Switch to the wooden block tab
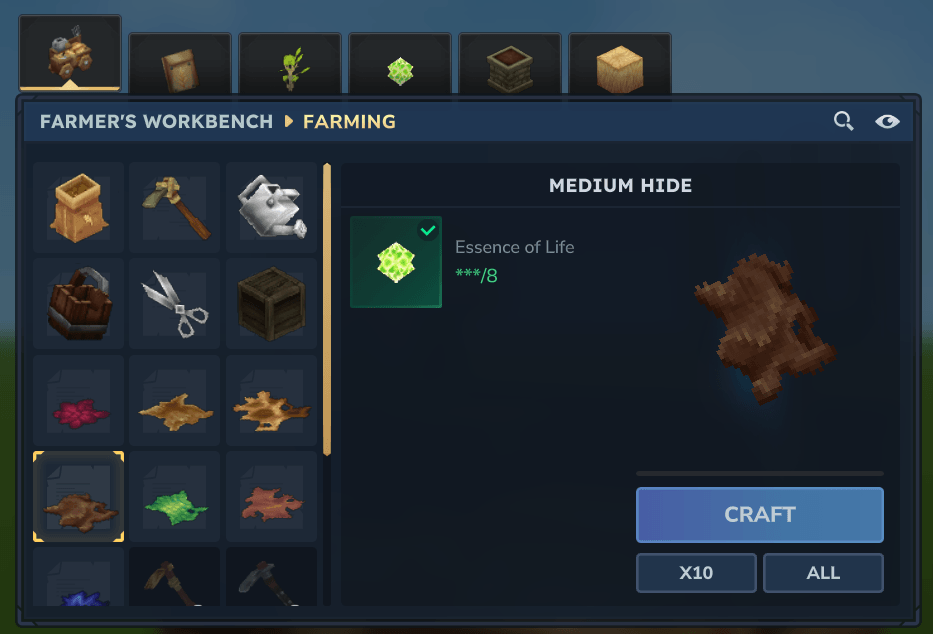 tap(620, 68)
